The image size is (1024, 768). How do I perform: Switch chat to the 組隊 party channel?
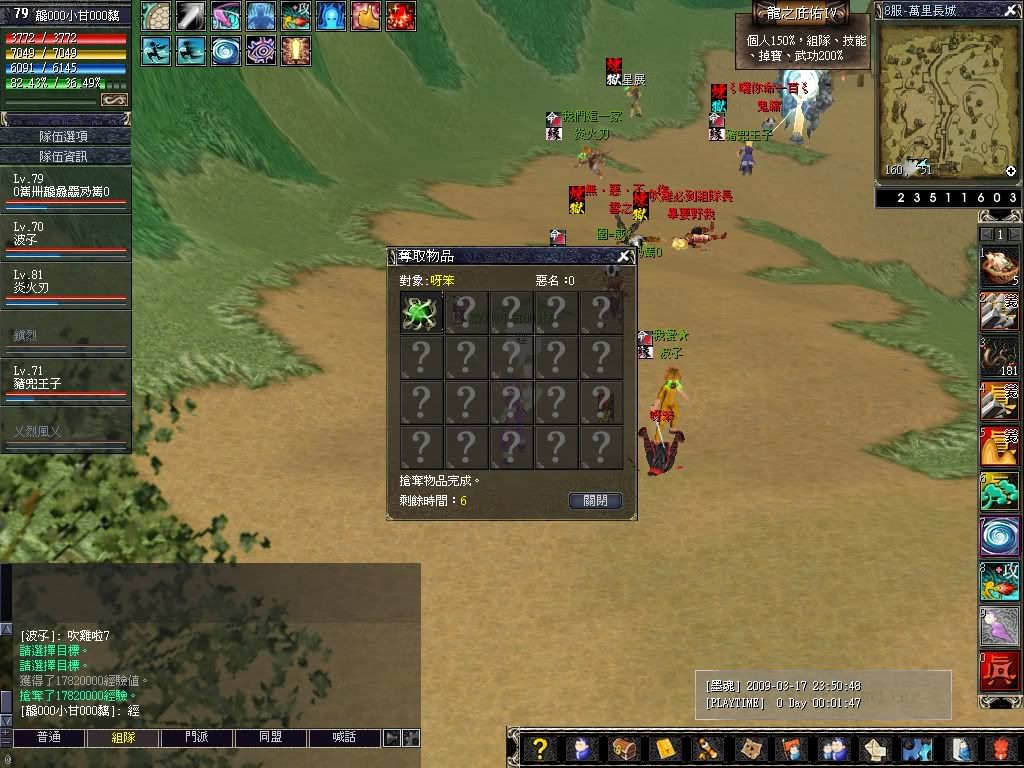point(124,738)
